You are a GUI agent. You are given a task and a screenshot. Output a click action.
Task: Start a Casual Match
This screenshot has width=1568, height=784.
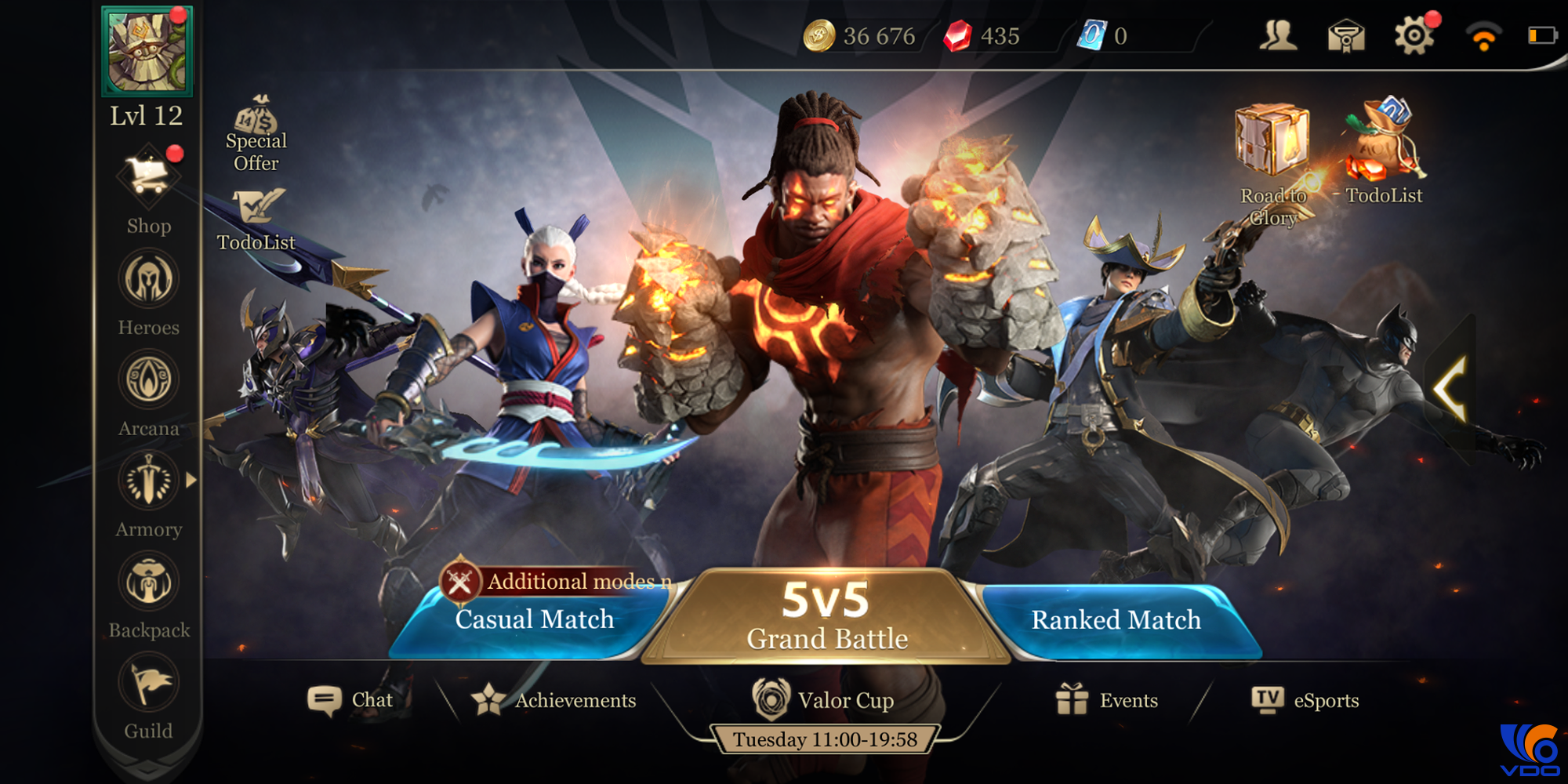(534, 620)
